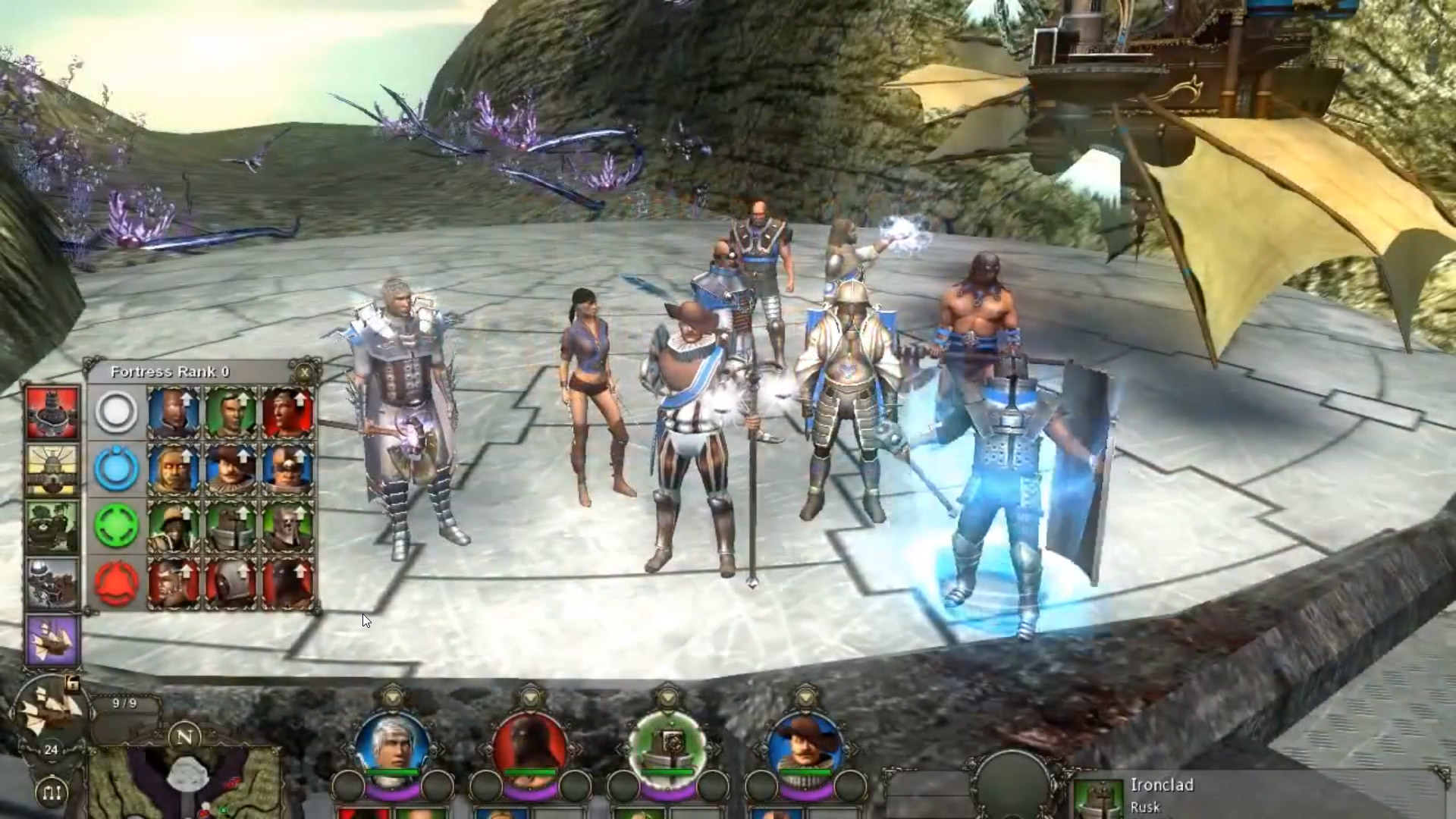Image resolution: width=1456 pixels, height=819 pixels.
Task: Close the Fortress Rank panel
Action: pyautogui.click(x=304, y=372)
